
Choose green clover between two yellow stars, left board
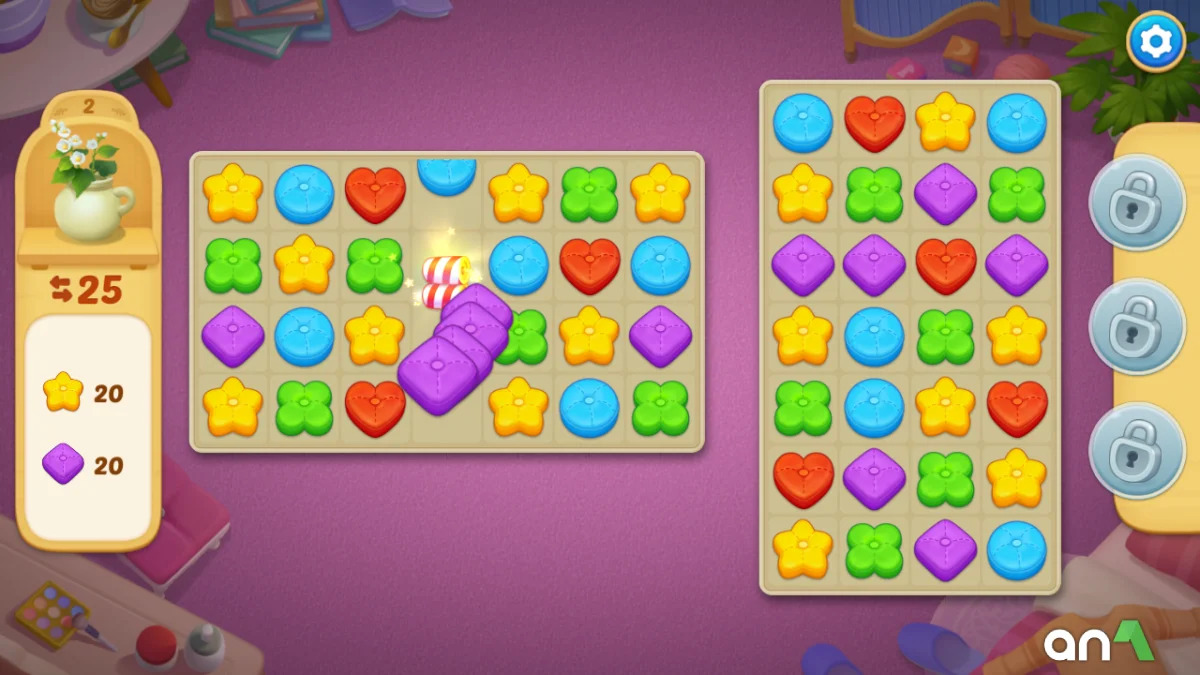tap(589, 193)
